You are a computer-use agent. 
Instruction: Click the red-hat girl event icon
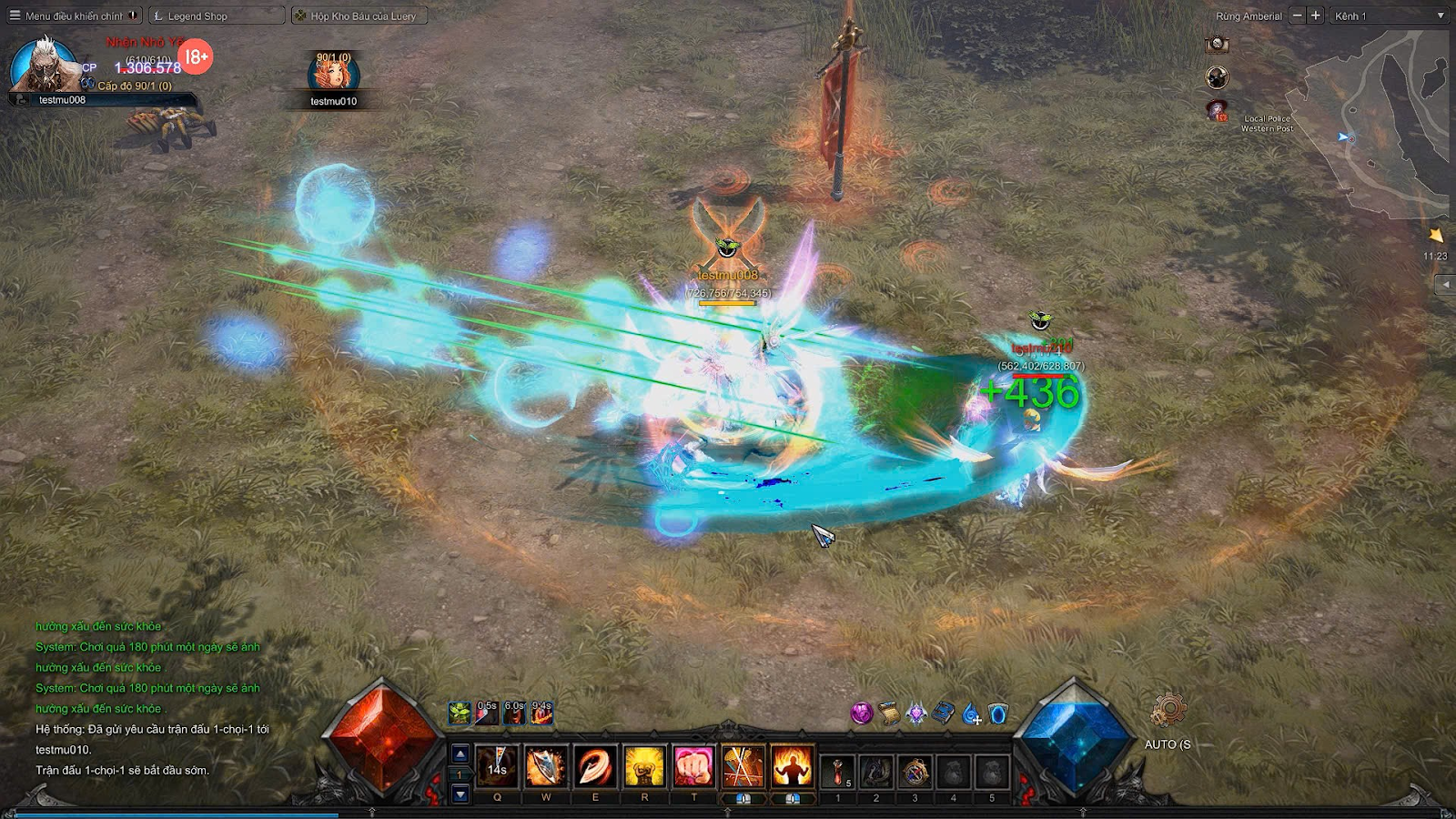click(1217, 110)
